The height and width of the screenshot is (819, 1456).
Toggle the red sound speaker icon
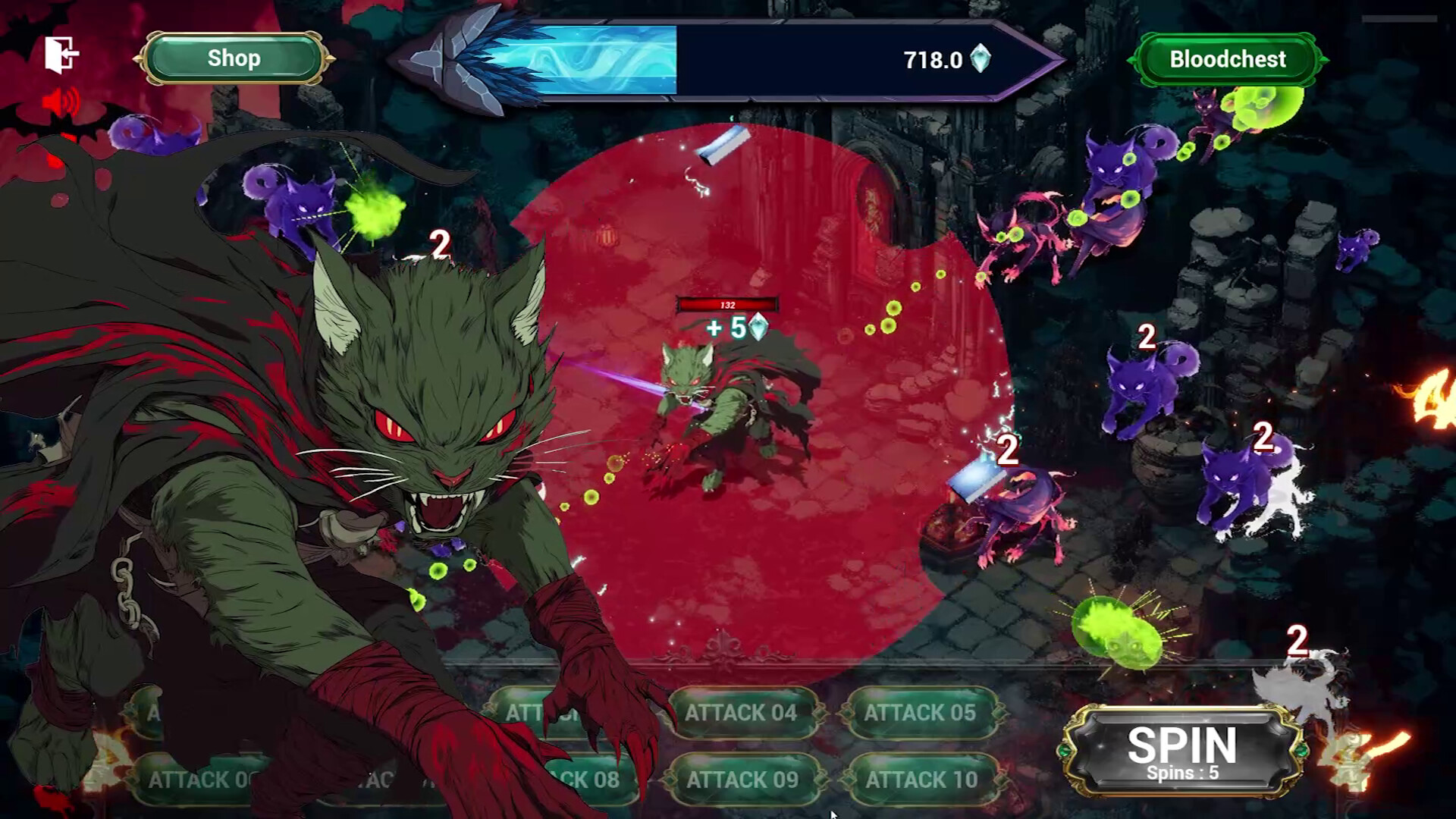pos(61,102)
